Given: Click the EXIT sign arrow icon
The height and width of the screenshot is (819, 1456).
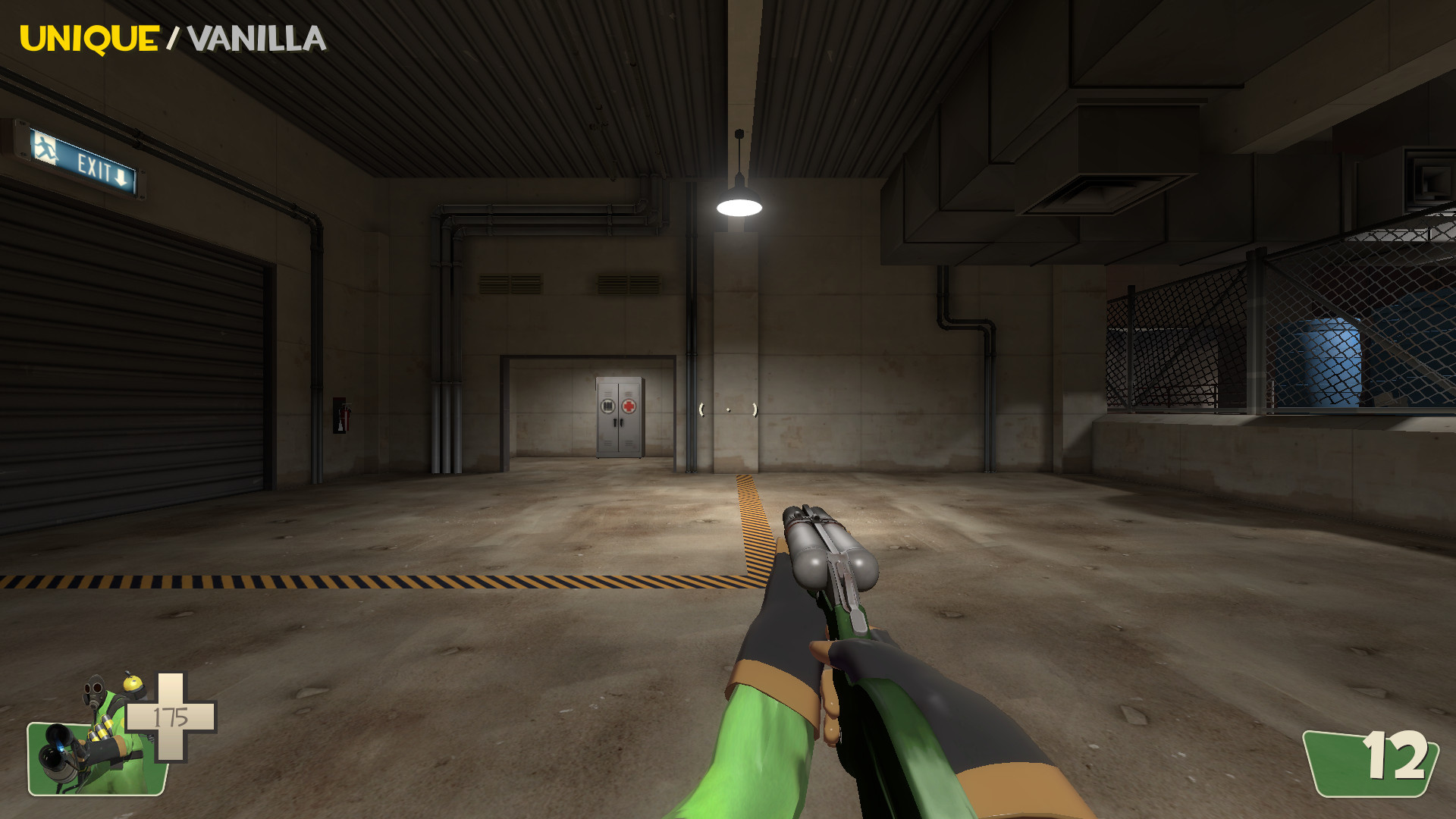Looking at the screenshot, I should click(120, 178).
